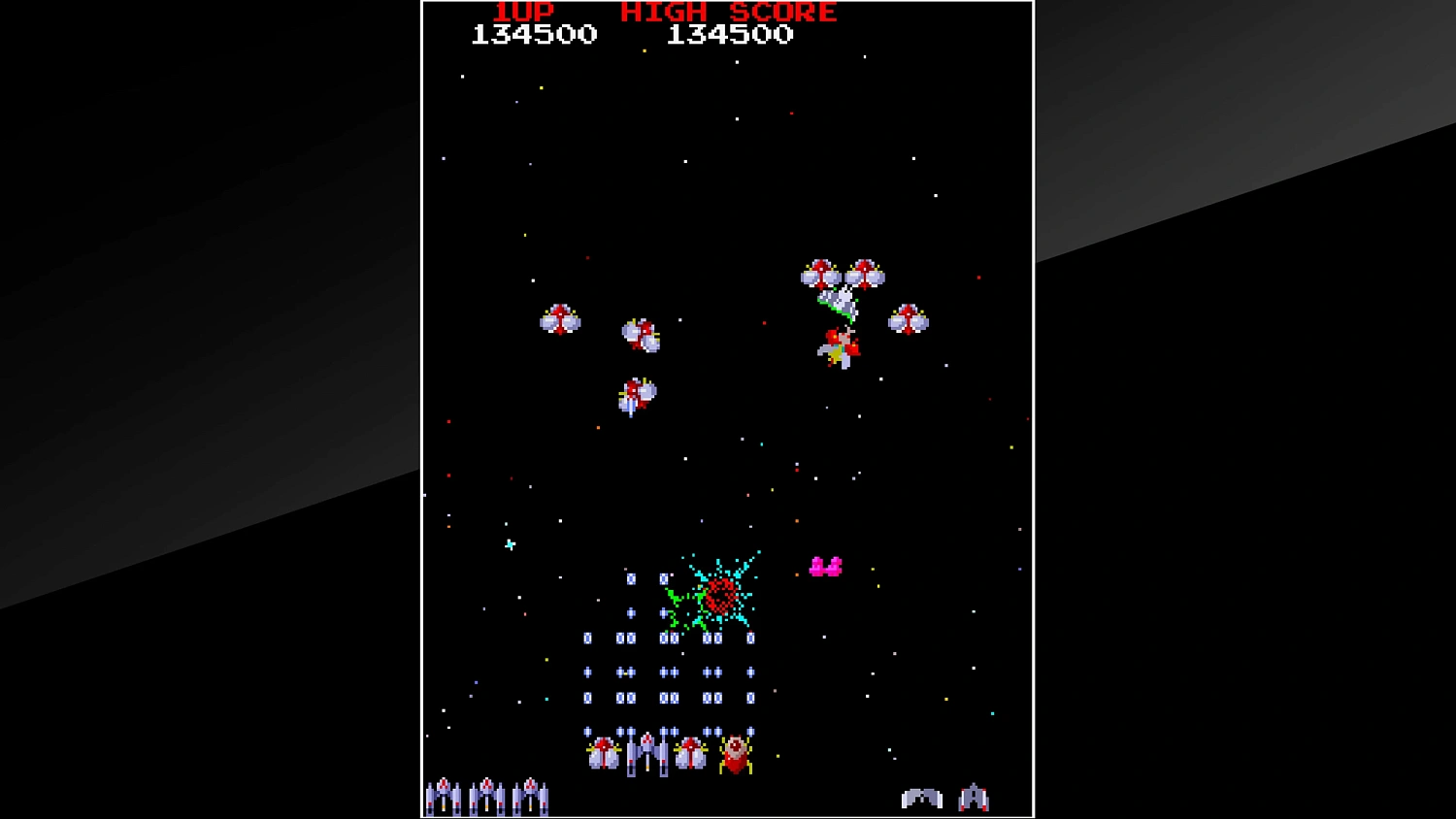Click the diving bee pair at upper right
1456x819 pixels.
tap(843, 274)
